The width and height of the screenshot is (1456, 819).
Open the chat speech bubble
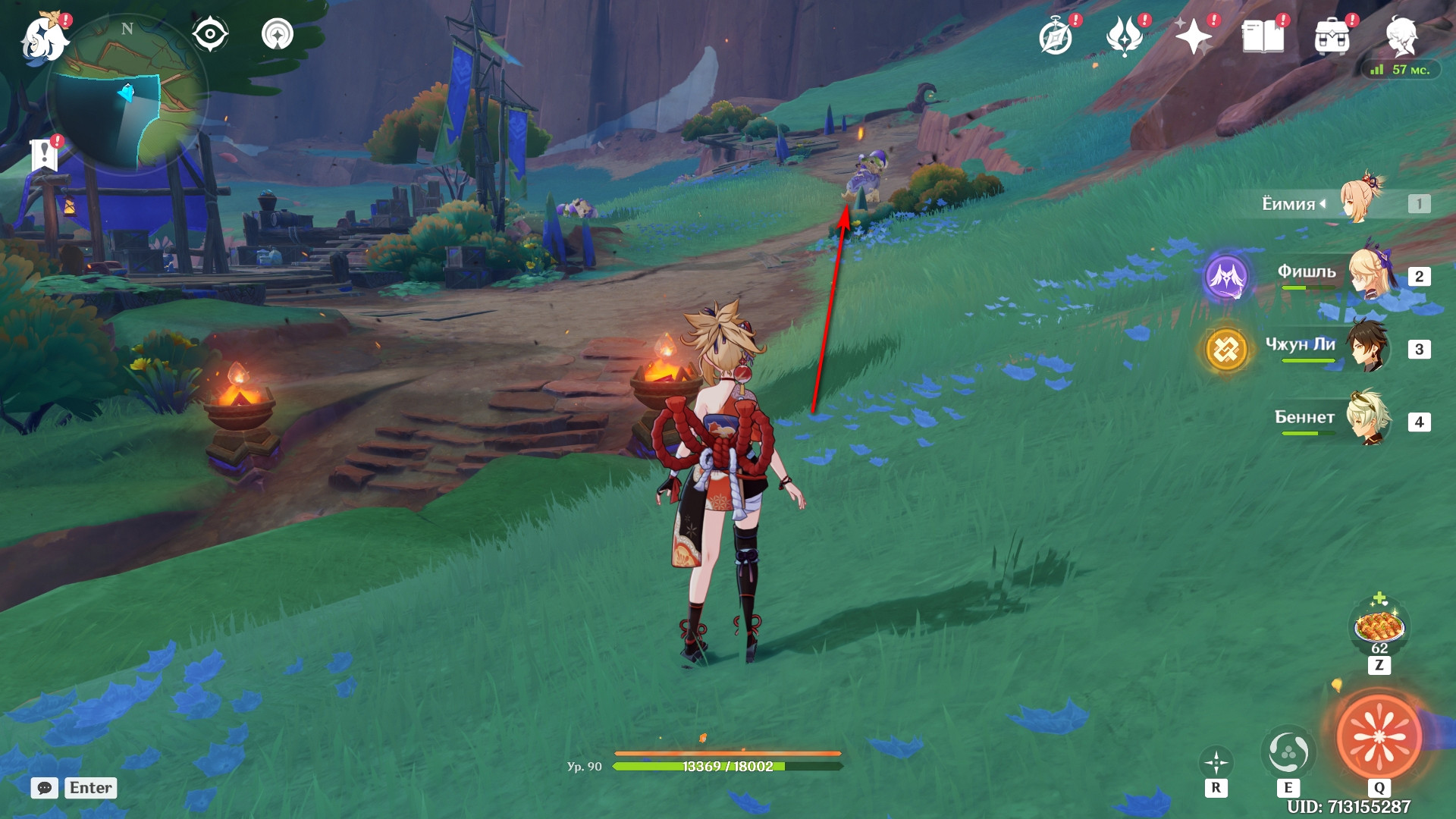click(45, 788)
